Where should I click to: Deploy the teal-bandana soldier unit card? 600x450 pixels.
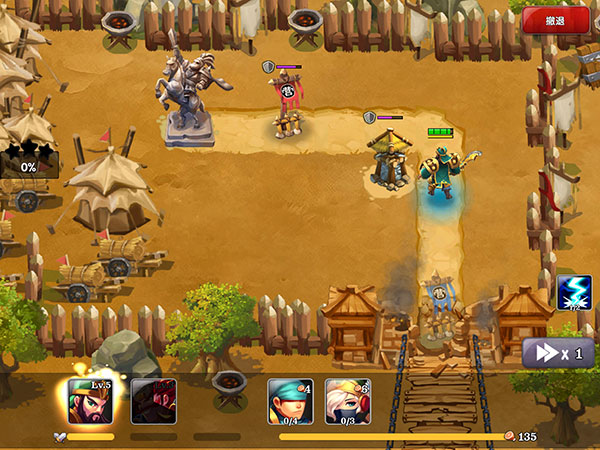(290, 402)
